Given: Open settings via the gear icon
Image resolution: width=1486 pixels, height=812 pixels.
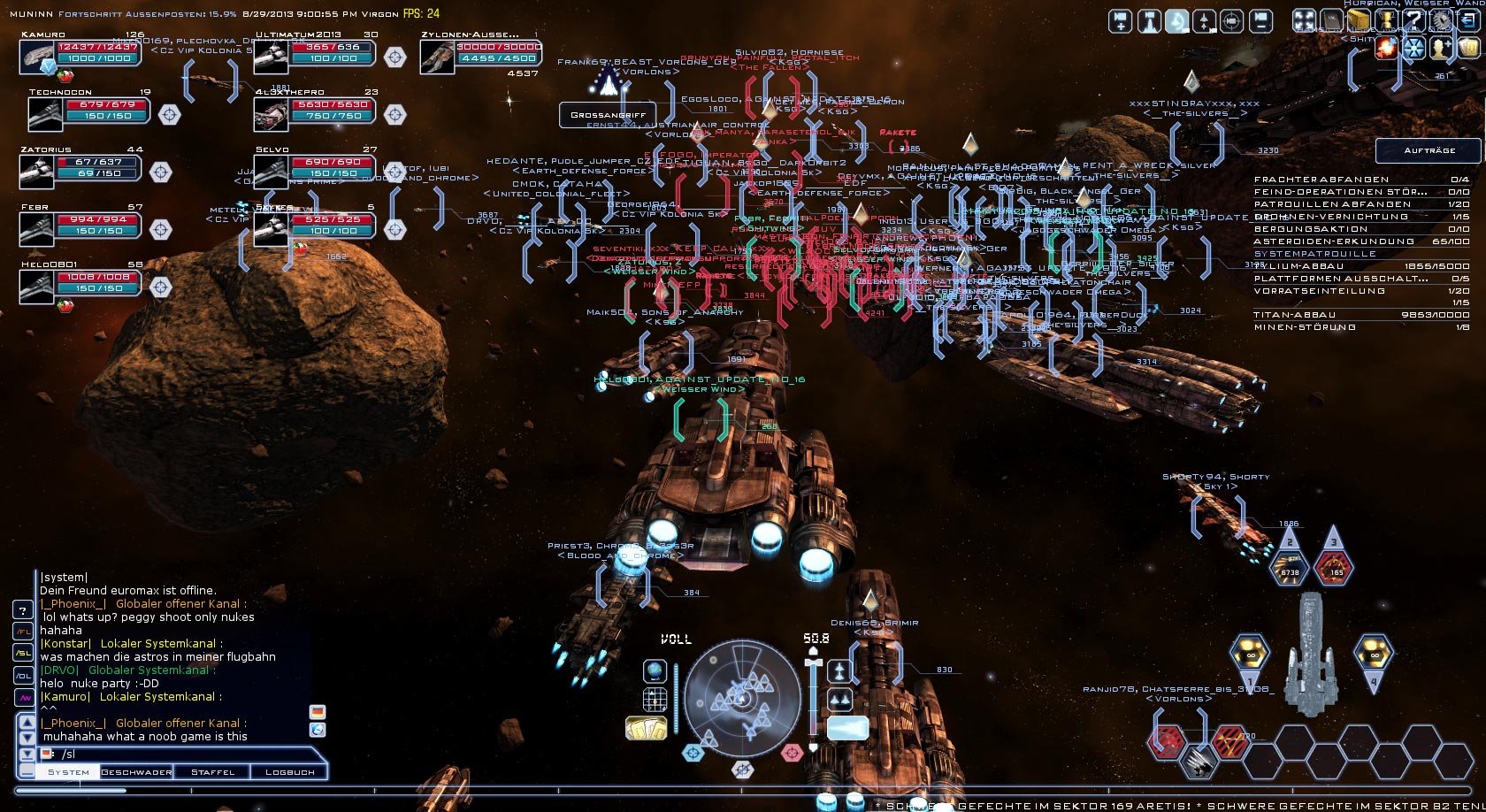Looking at the screenshot, I should (1441, 19).
